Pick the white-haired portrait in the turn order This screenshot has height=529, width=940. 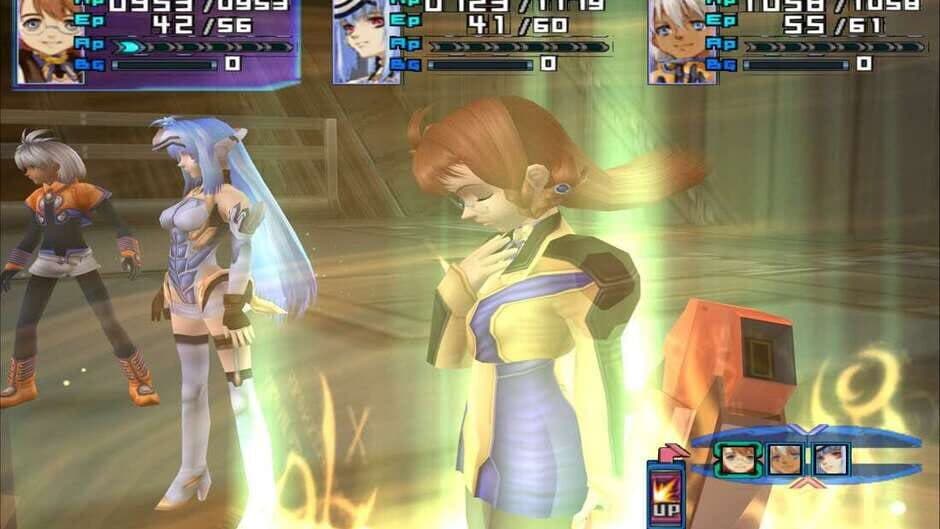[783, 459]
